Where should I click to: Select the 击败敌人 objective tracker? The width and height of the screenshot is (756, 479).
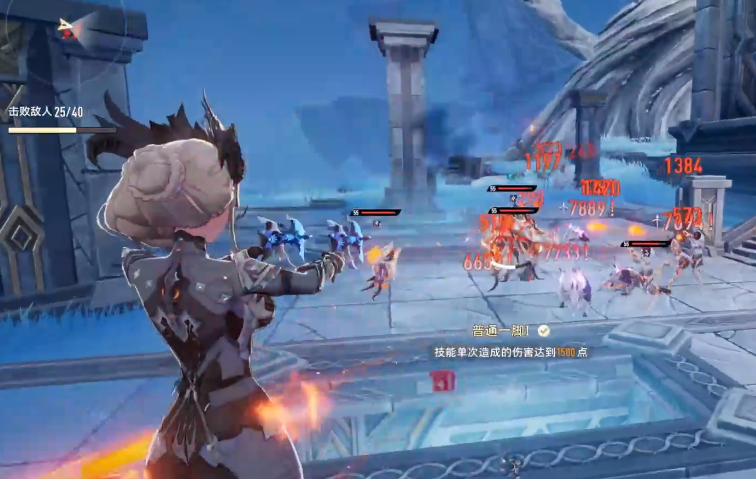point(47,112)
